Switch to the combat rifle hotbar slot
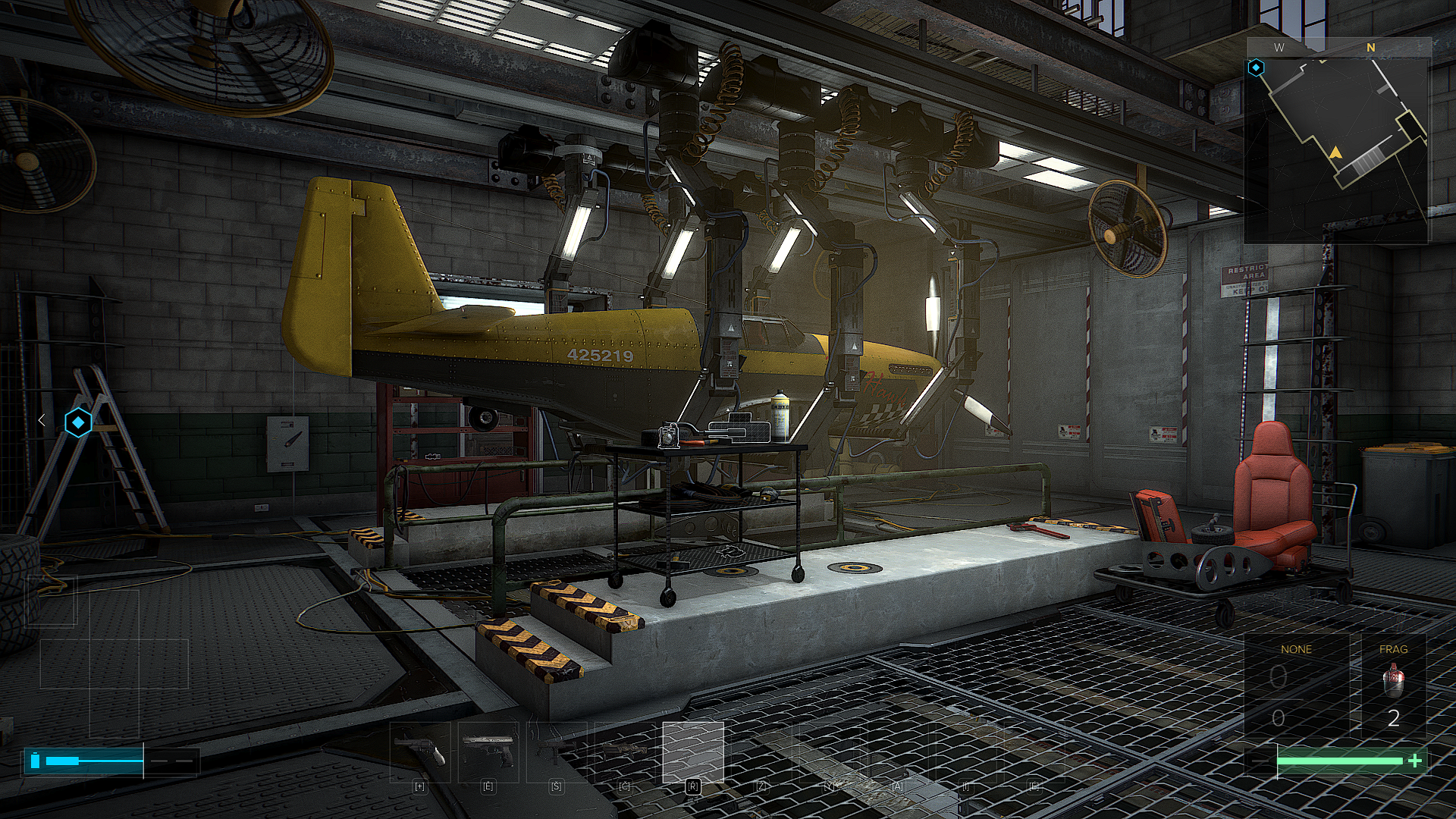The width and height of the screenshot is (1456, 819). click(x=625, y=752)
